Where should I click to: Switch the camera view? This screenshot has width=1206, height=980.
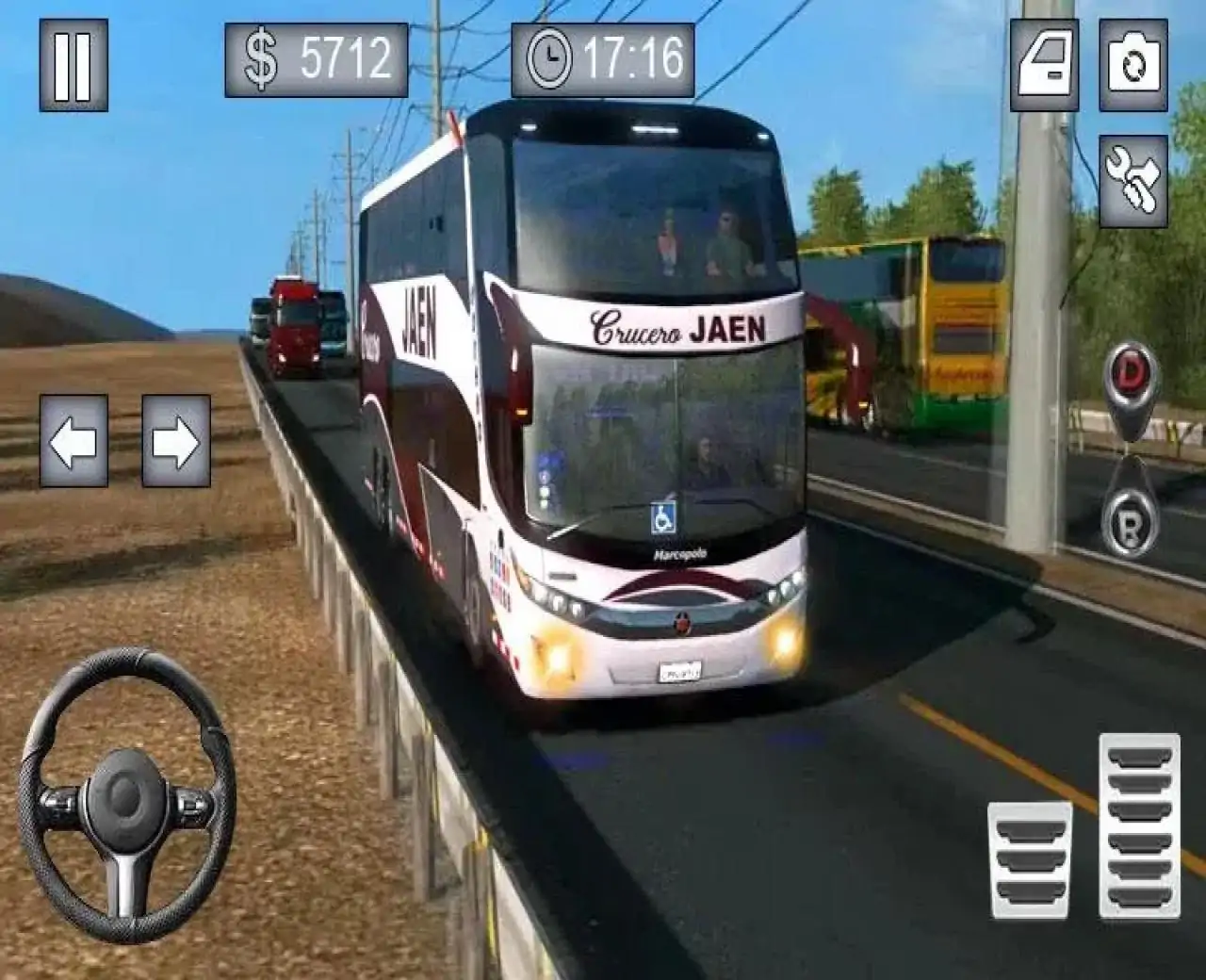click(x=1133, y=65)
